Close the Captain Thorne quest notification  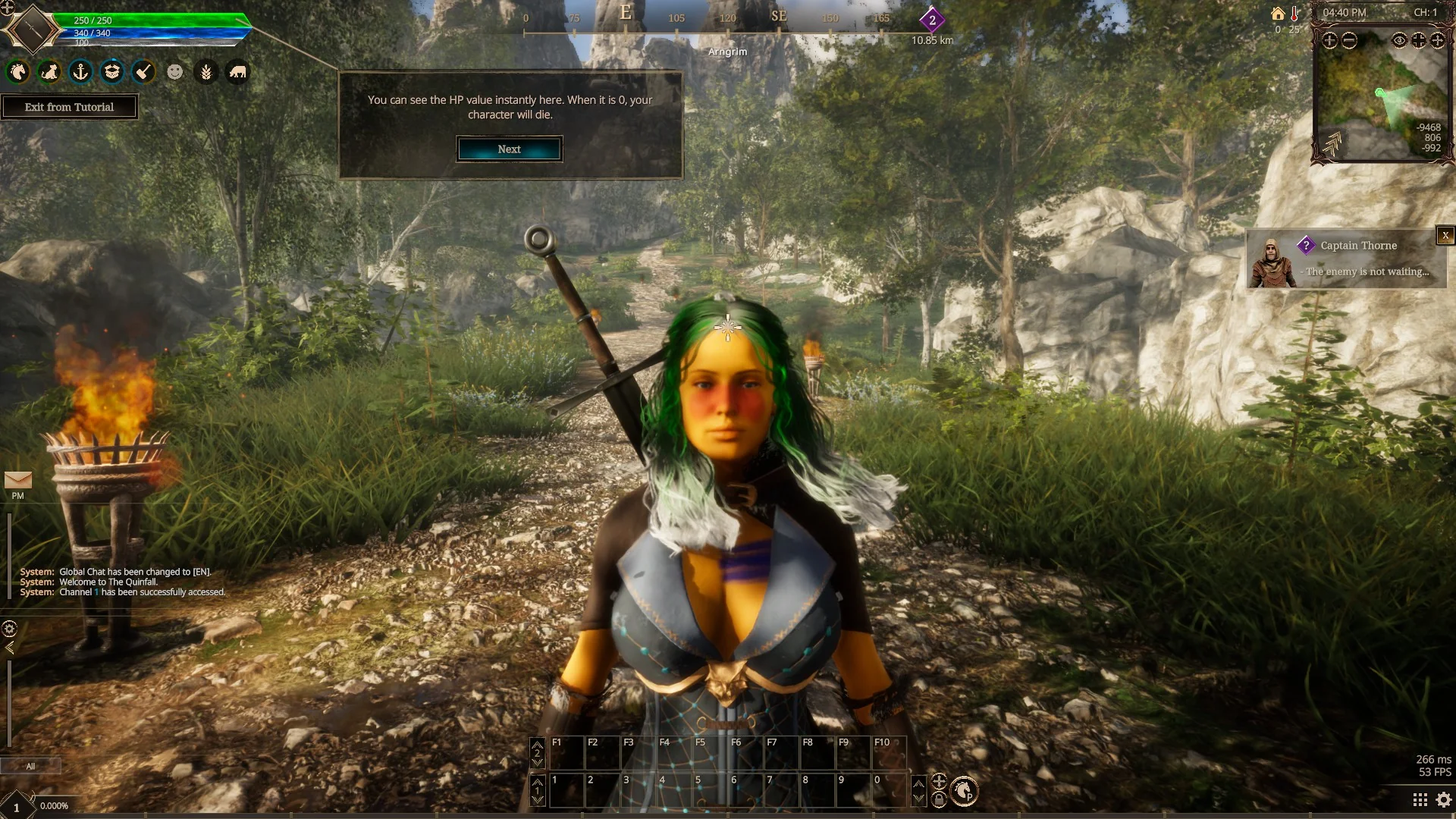1445,236
